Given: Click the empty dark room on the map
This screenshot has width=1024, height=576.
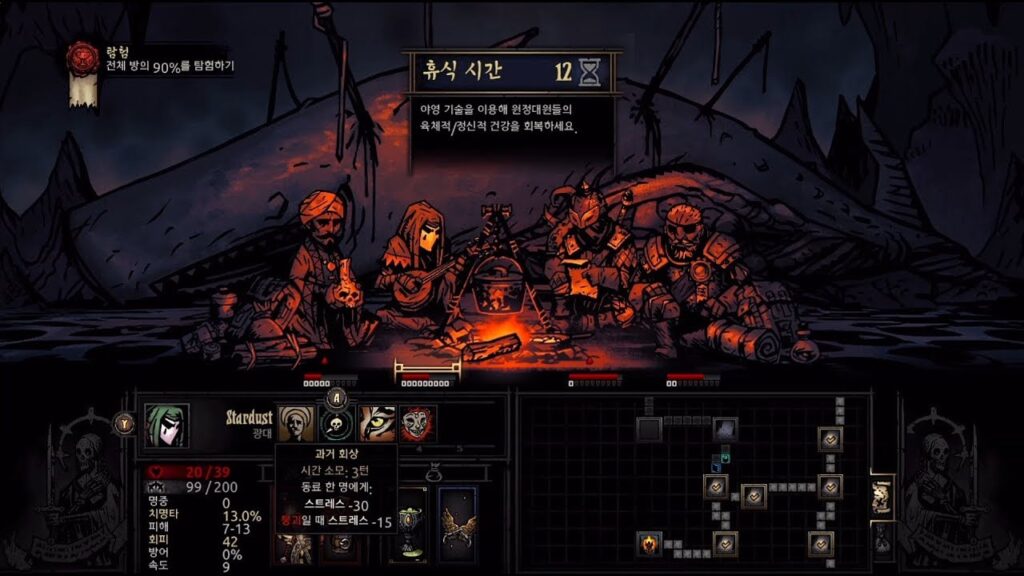Looking at the screenshot, I should [x=649, y=429].
